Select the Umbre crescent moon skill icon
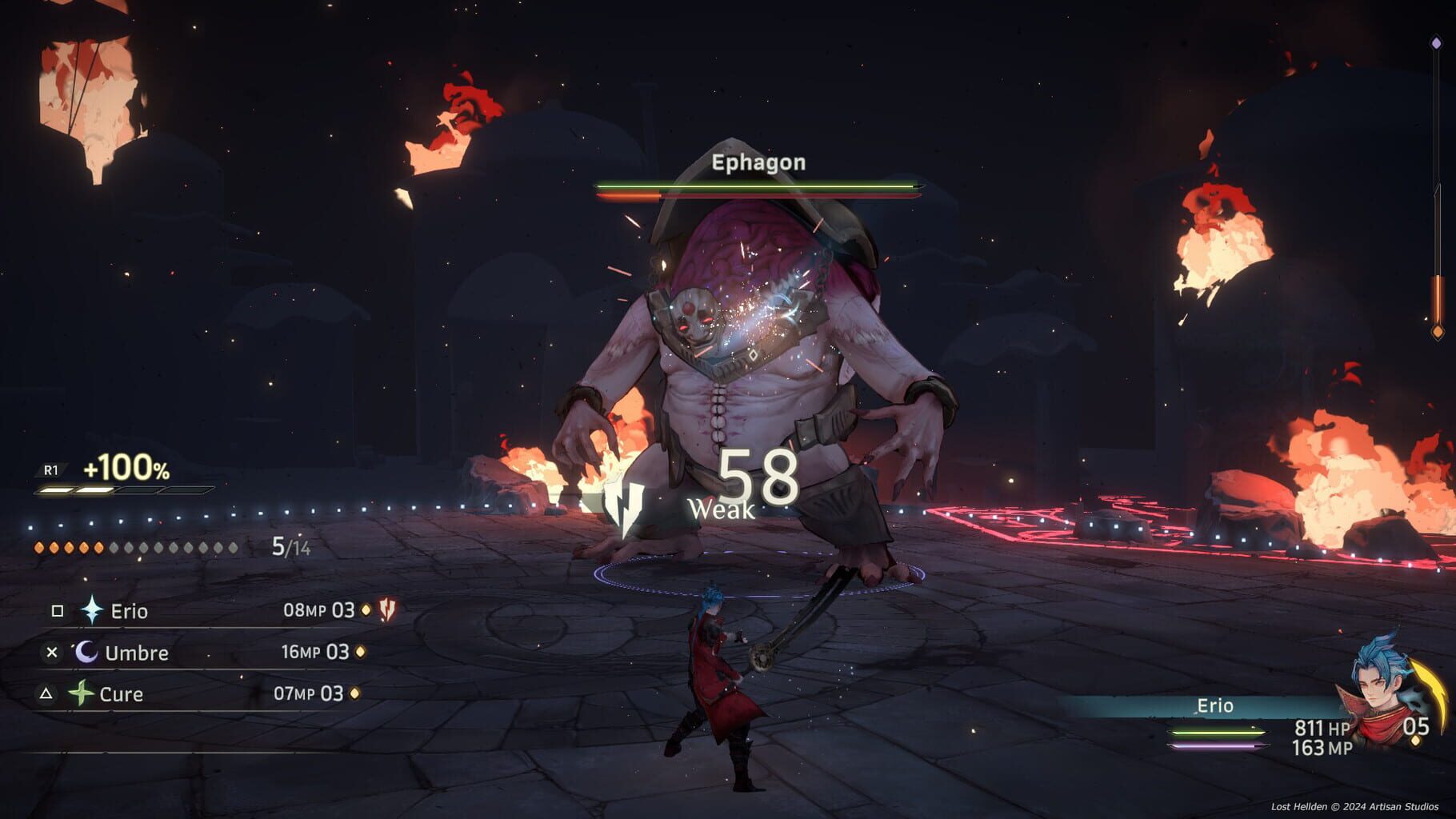The image size is (1456, 819). 86,653
